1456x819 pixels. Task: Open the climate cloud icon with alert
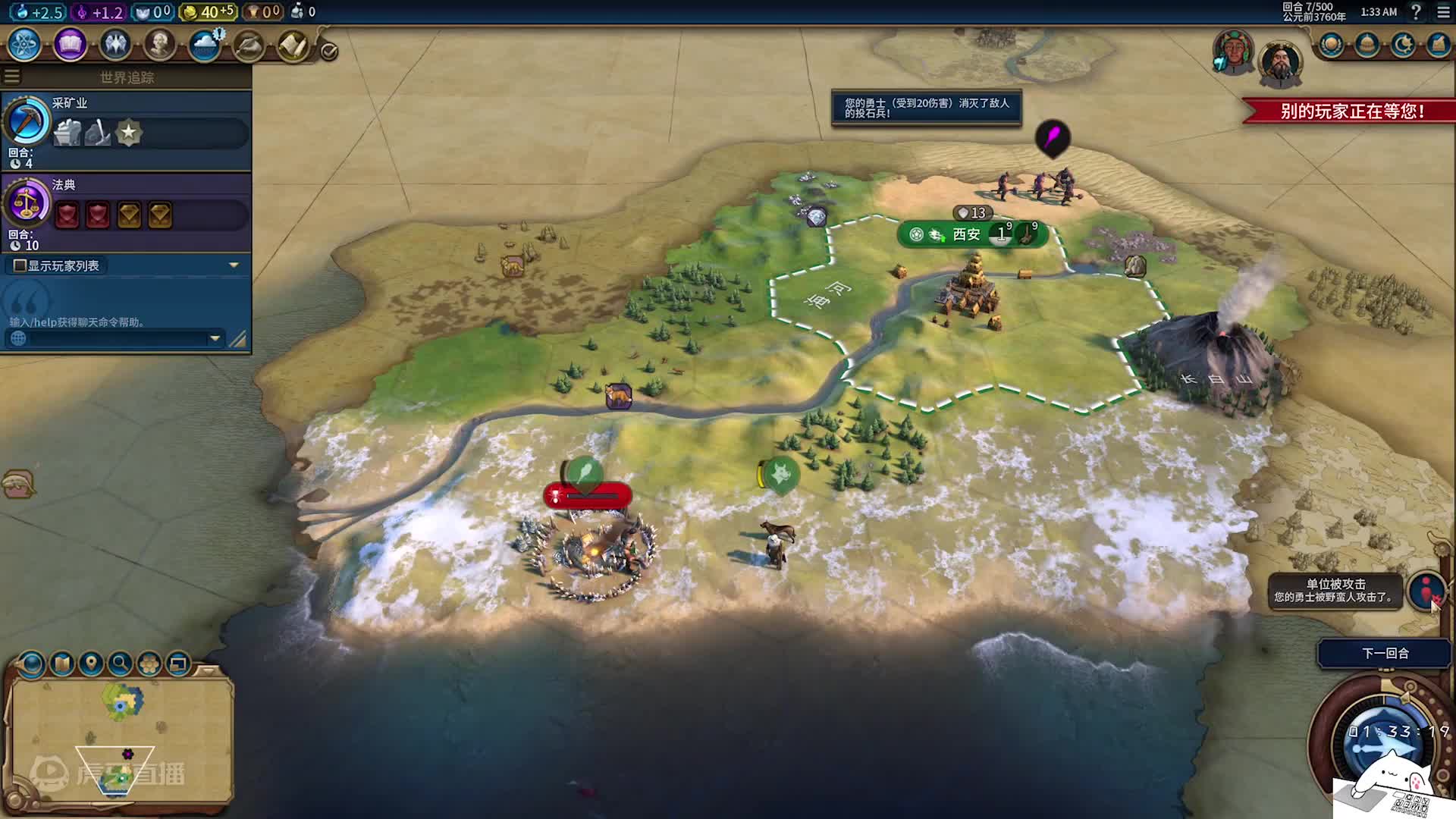tap(205, 45)
